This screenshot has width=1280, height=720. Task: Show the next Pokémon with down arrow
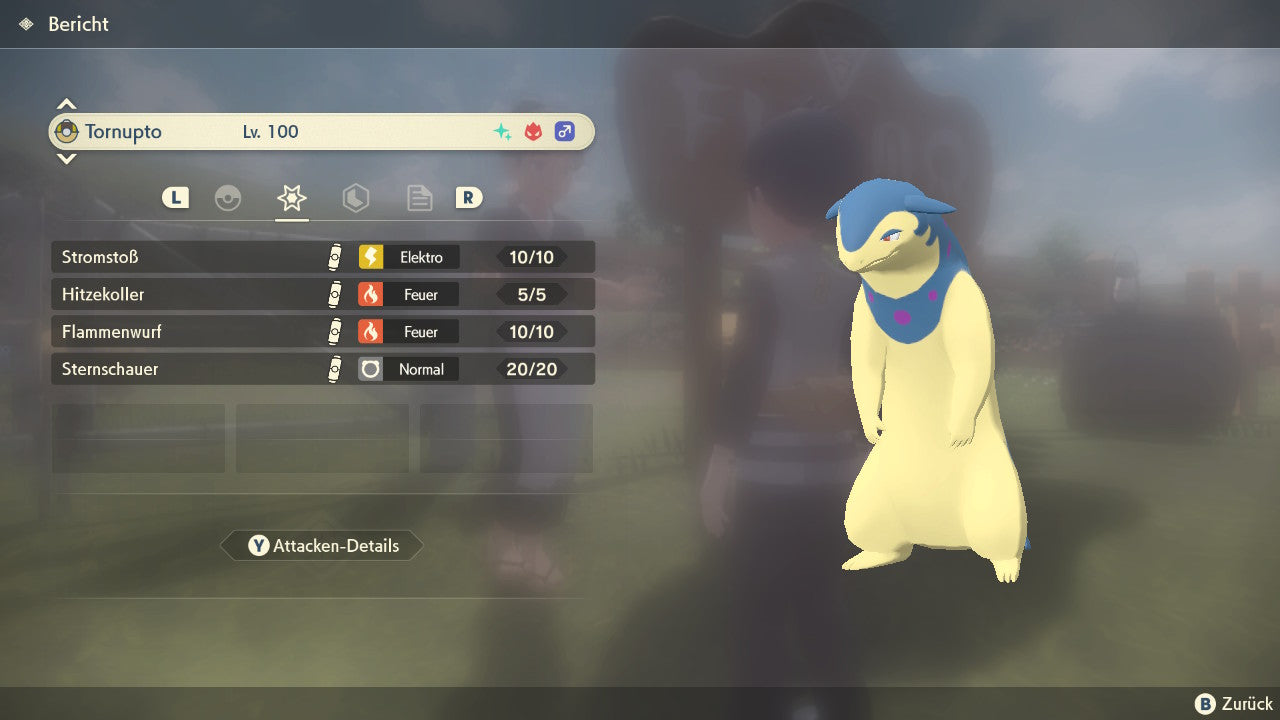click(66, 158)
